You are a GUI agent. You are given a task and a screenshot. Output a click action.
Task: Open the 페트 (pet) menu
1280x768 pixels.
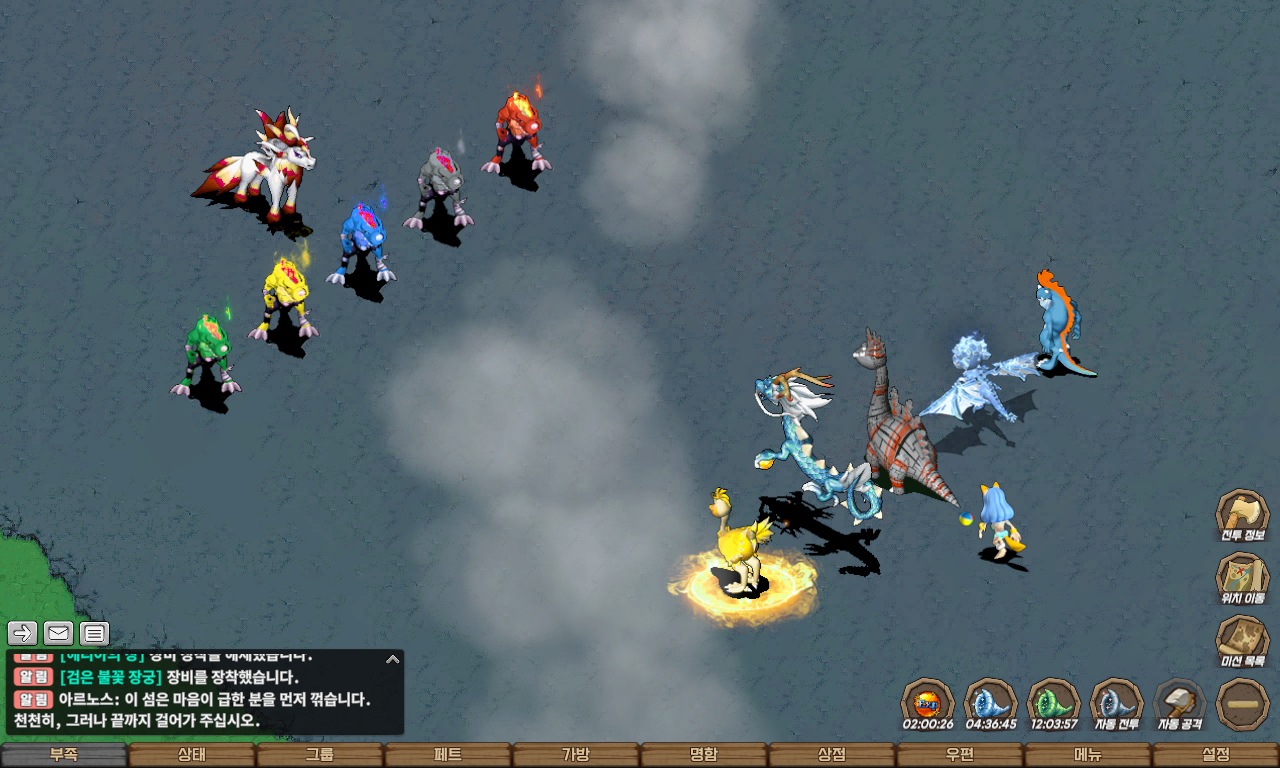click(448, 755)
